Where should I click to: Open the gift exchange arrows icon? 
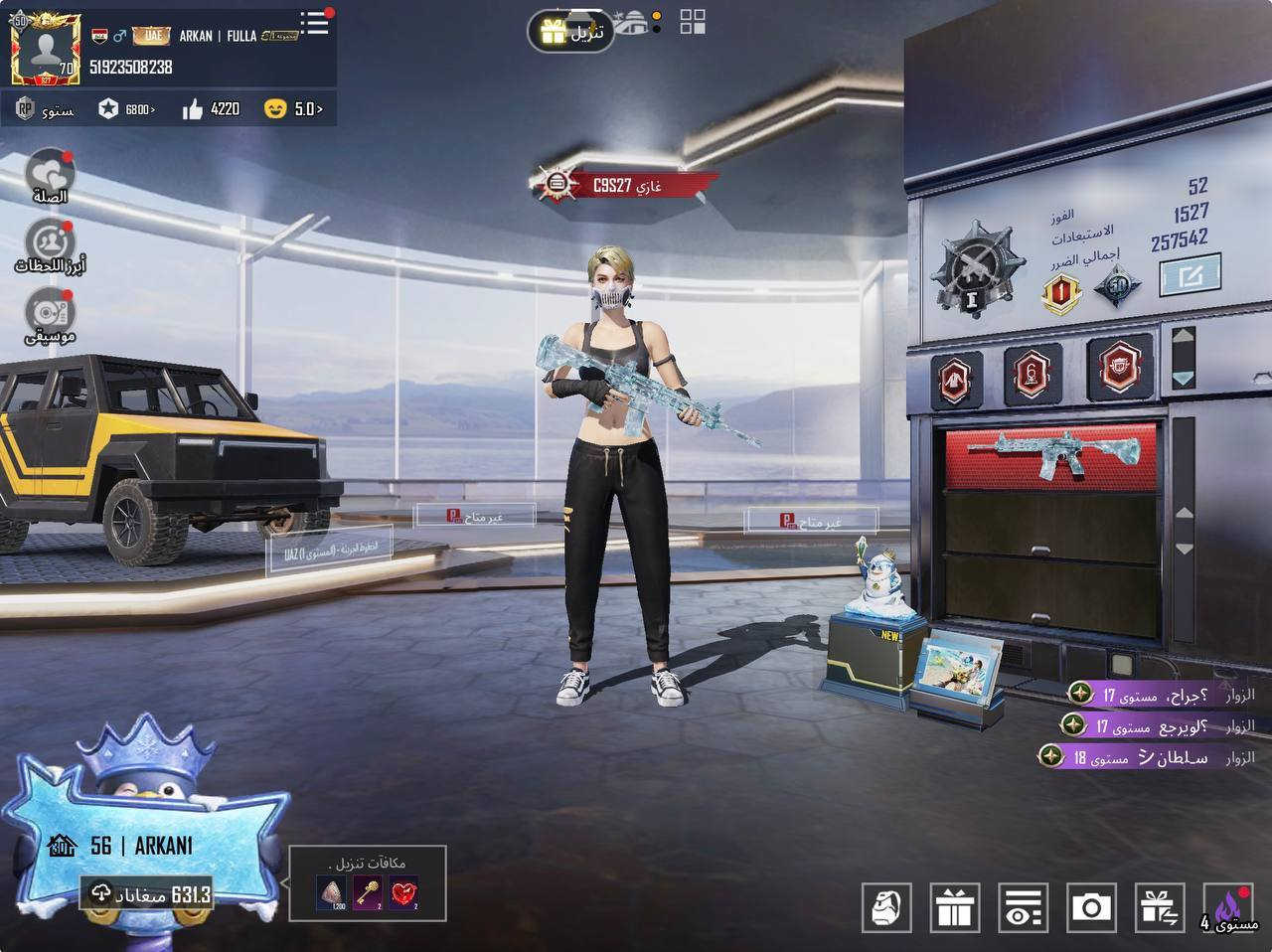coord(1159,906)
